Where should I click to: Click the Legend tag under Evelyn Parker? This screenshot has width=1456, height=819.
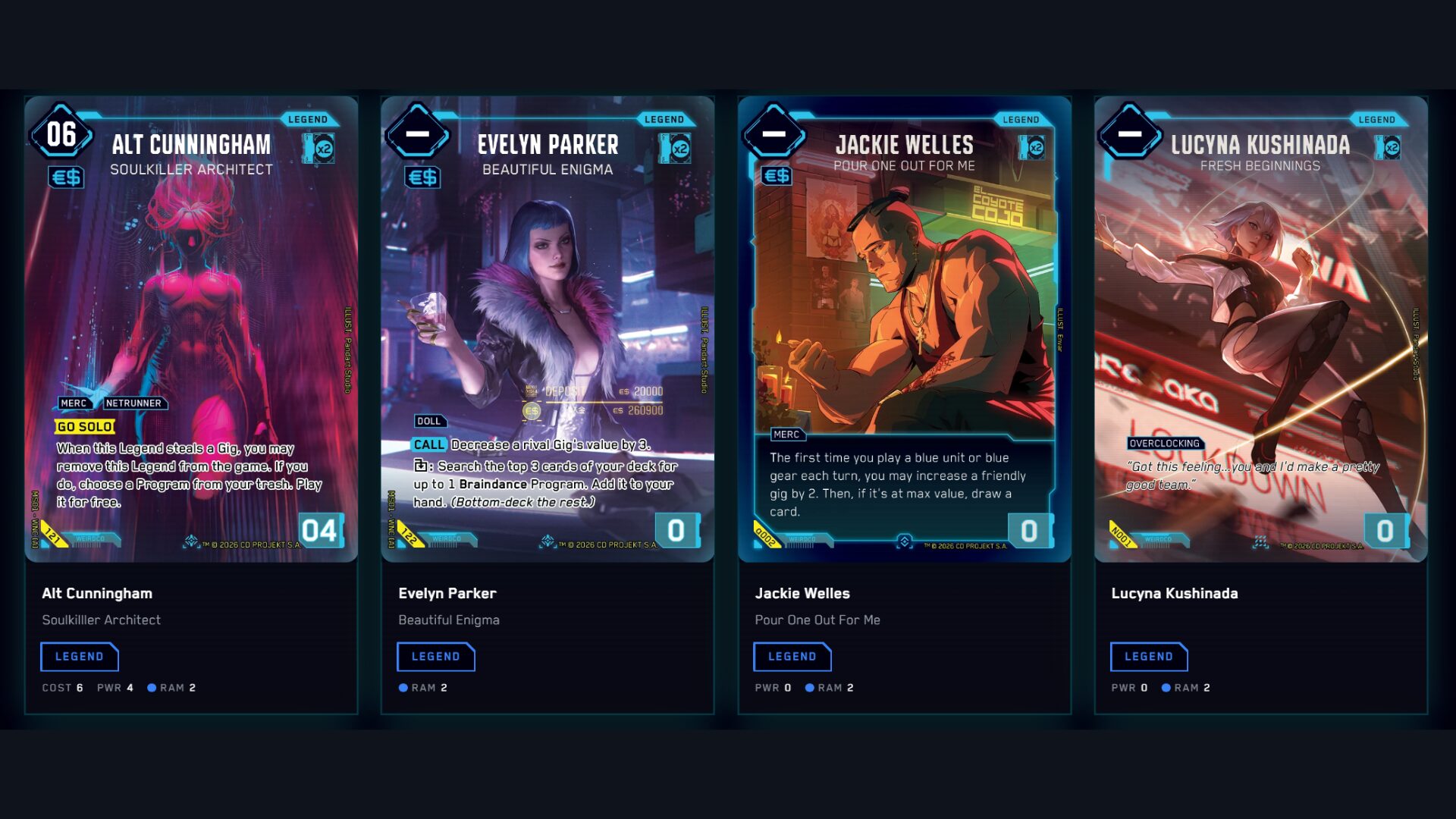[436, 657]
